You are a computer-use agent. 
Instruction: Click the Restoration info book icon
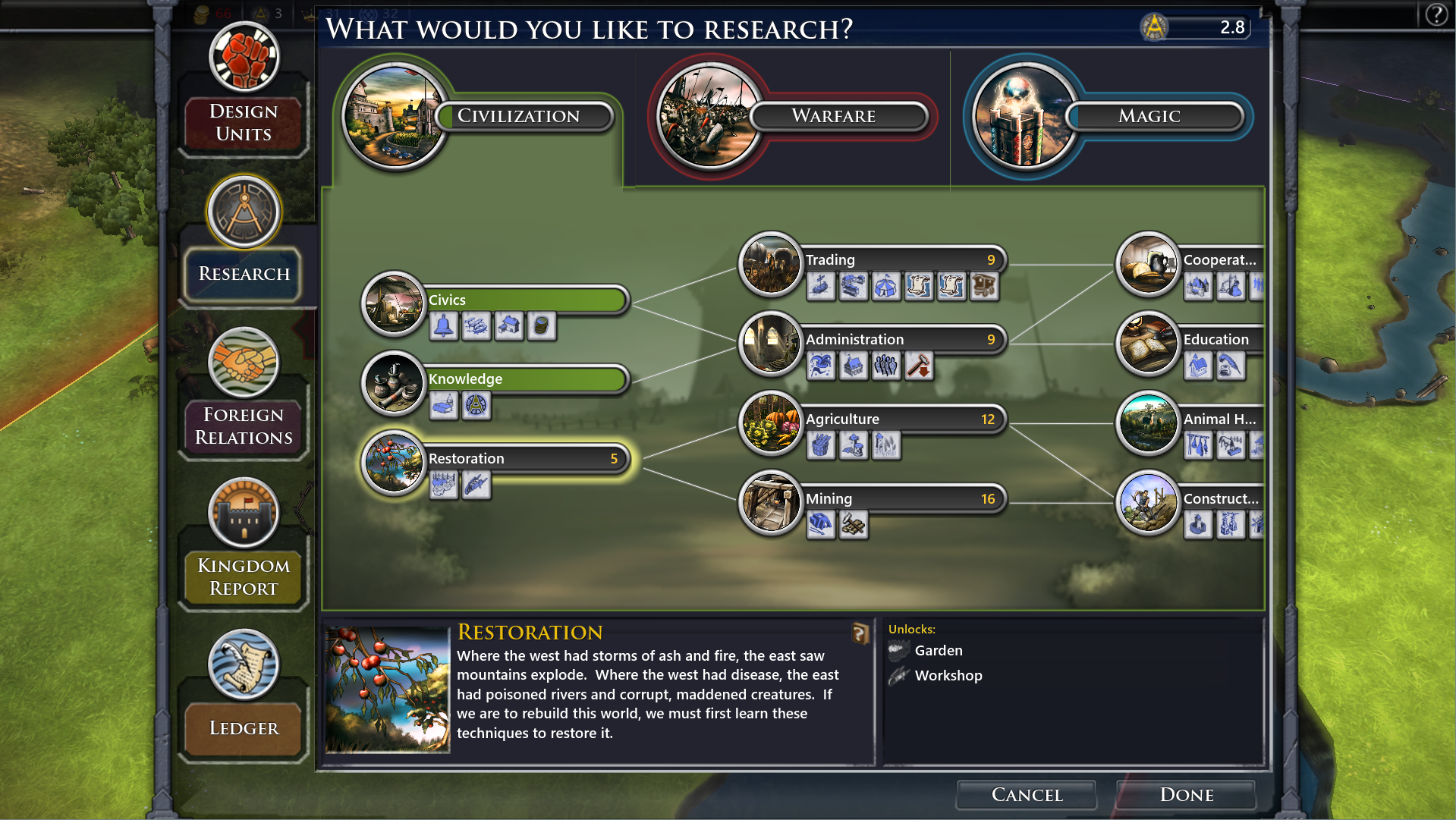tap(860, 633)
